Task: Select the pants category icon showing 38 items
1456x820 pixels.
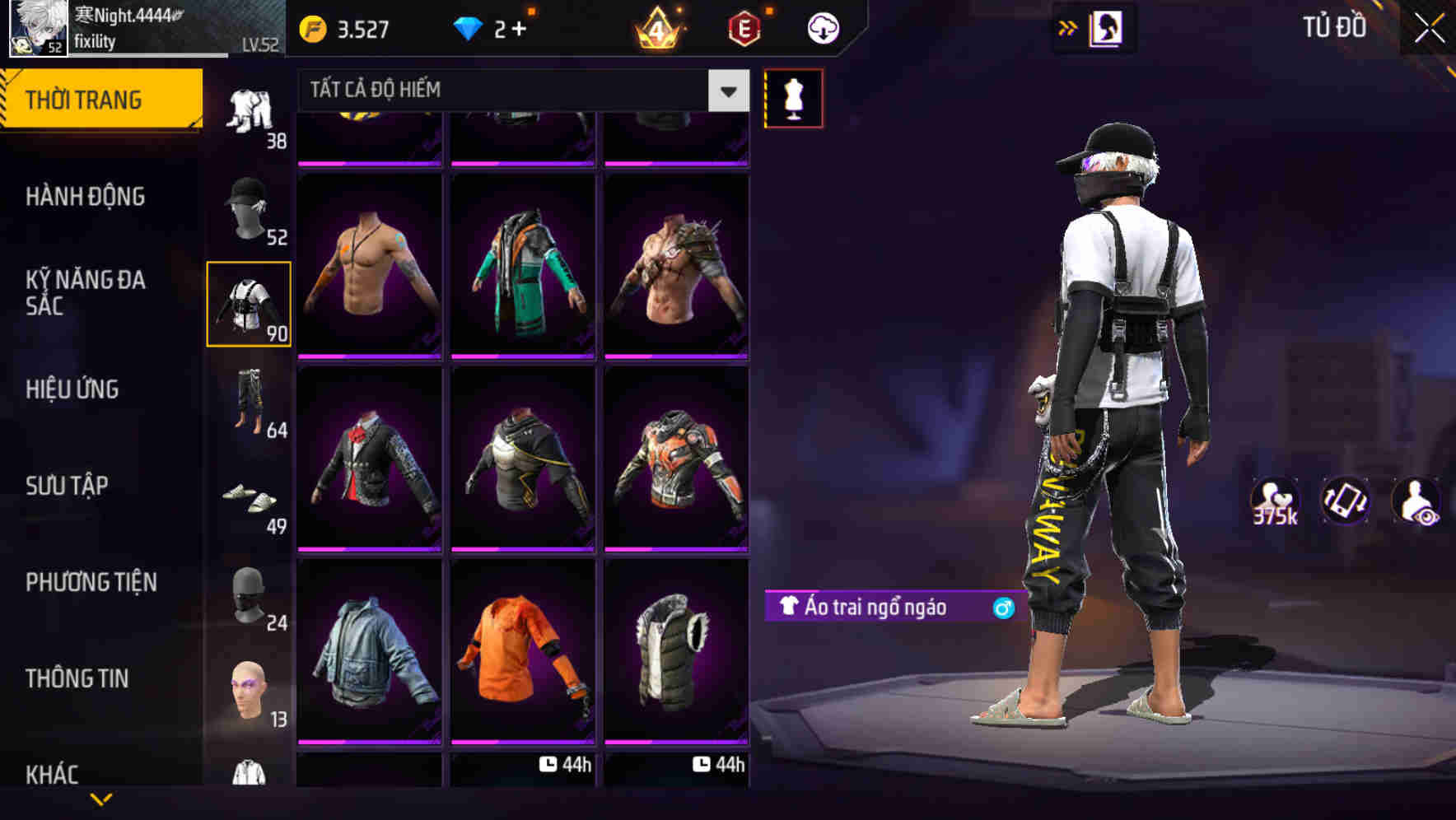Action: (x=251, y=111)
